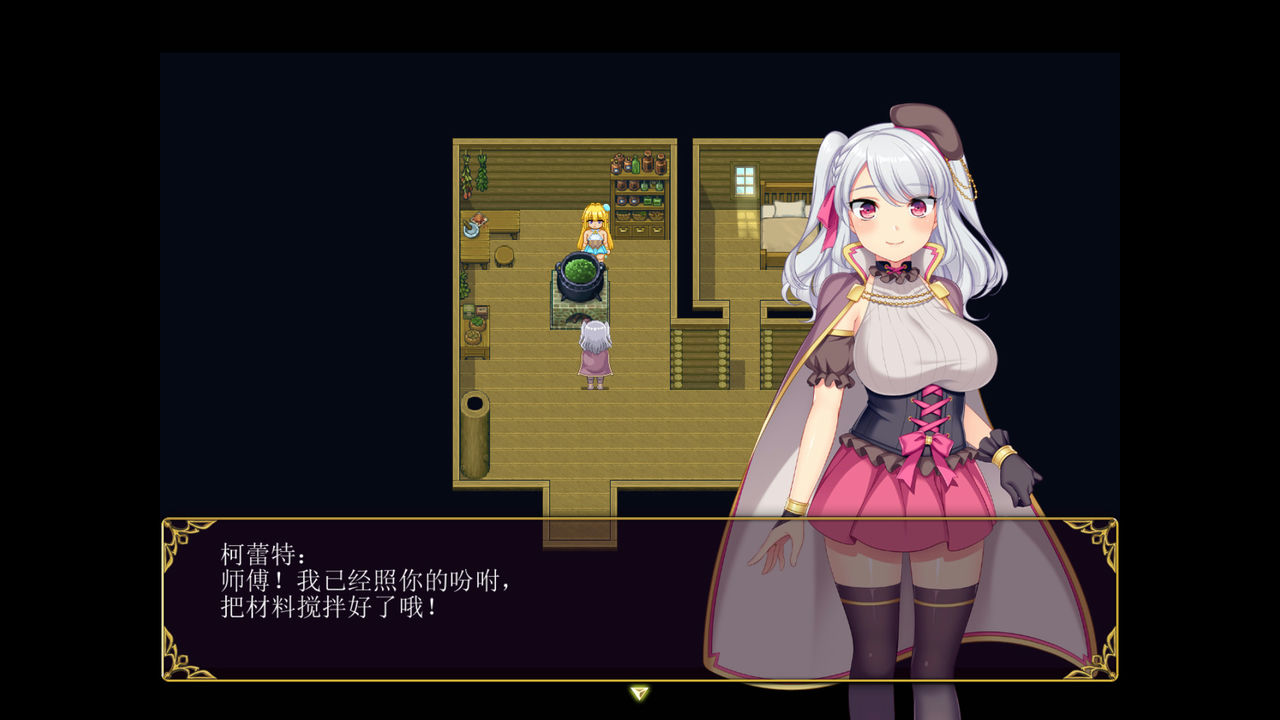This screenshot has width=1280, height=720.
Task: Click the blue window above the bed
Action: coord(742,180)
